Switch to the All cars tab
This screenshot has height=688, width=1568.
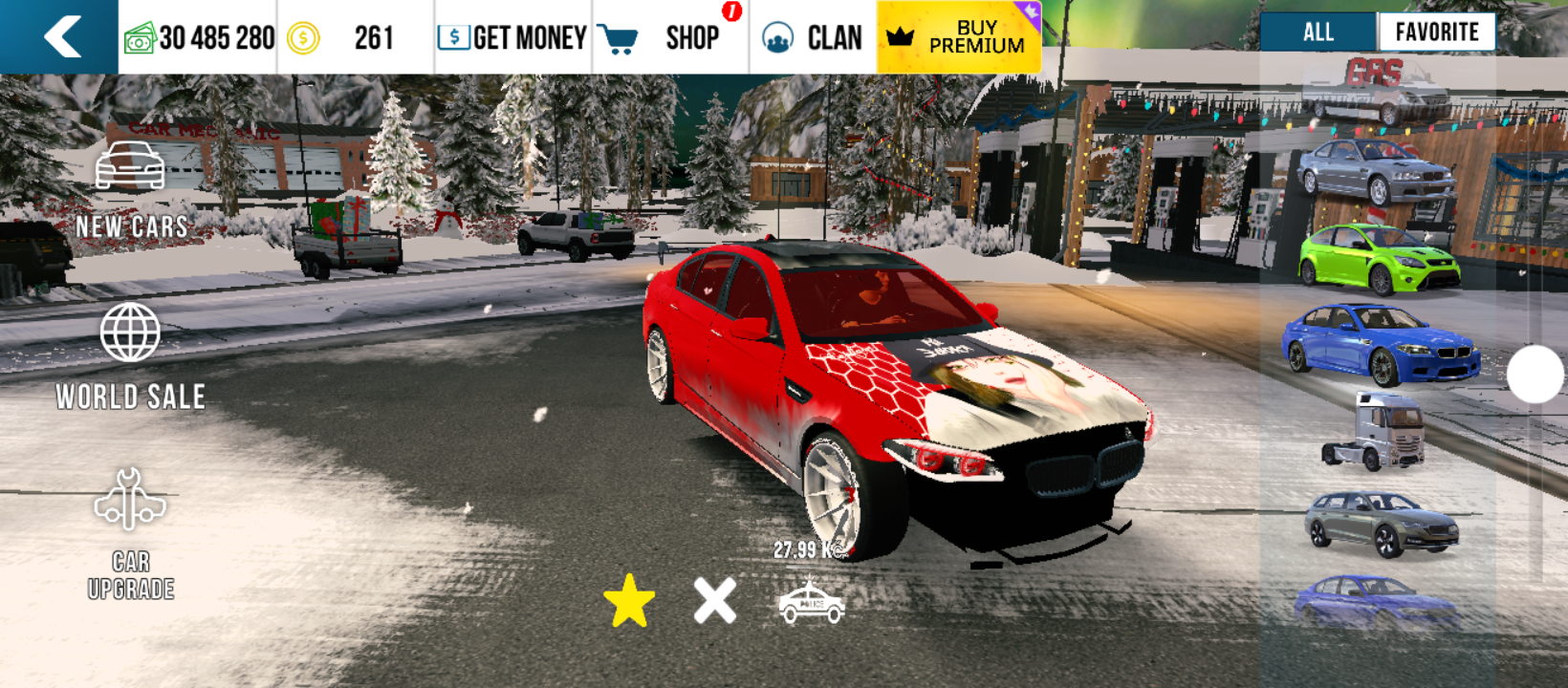[x=1318, y=32]
